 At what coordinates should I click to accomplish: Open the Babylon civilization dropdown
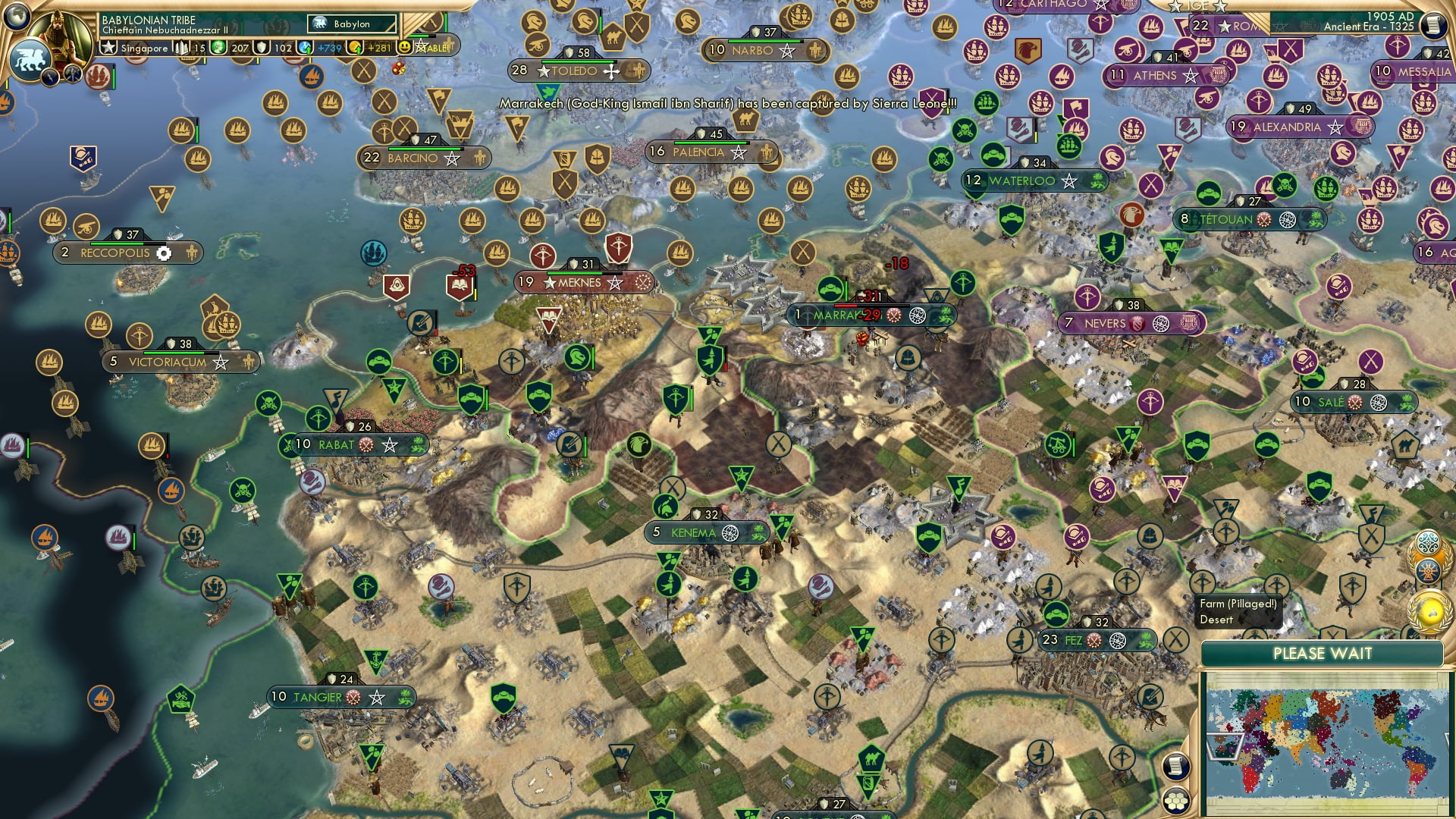350,24
